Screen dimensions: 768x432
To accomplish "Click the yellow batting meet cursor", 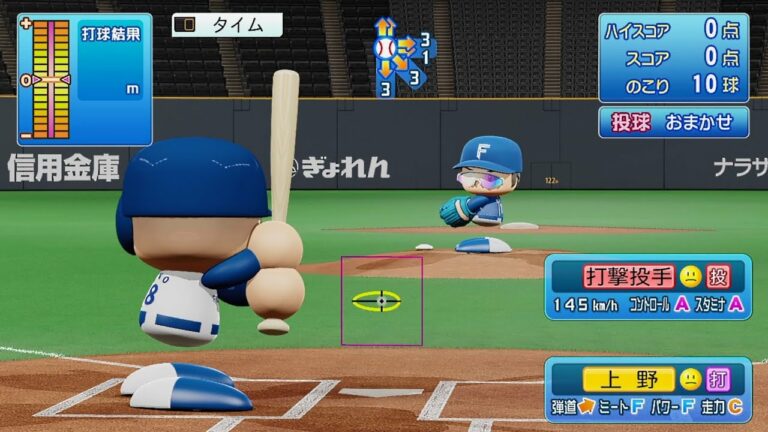I will (x=381, y=300).
